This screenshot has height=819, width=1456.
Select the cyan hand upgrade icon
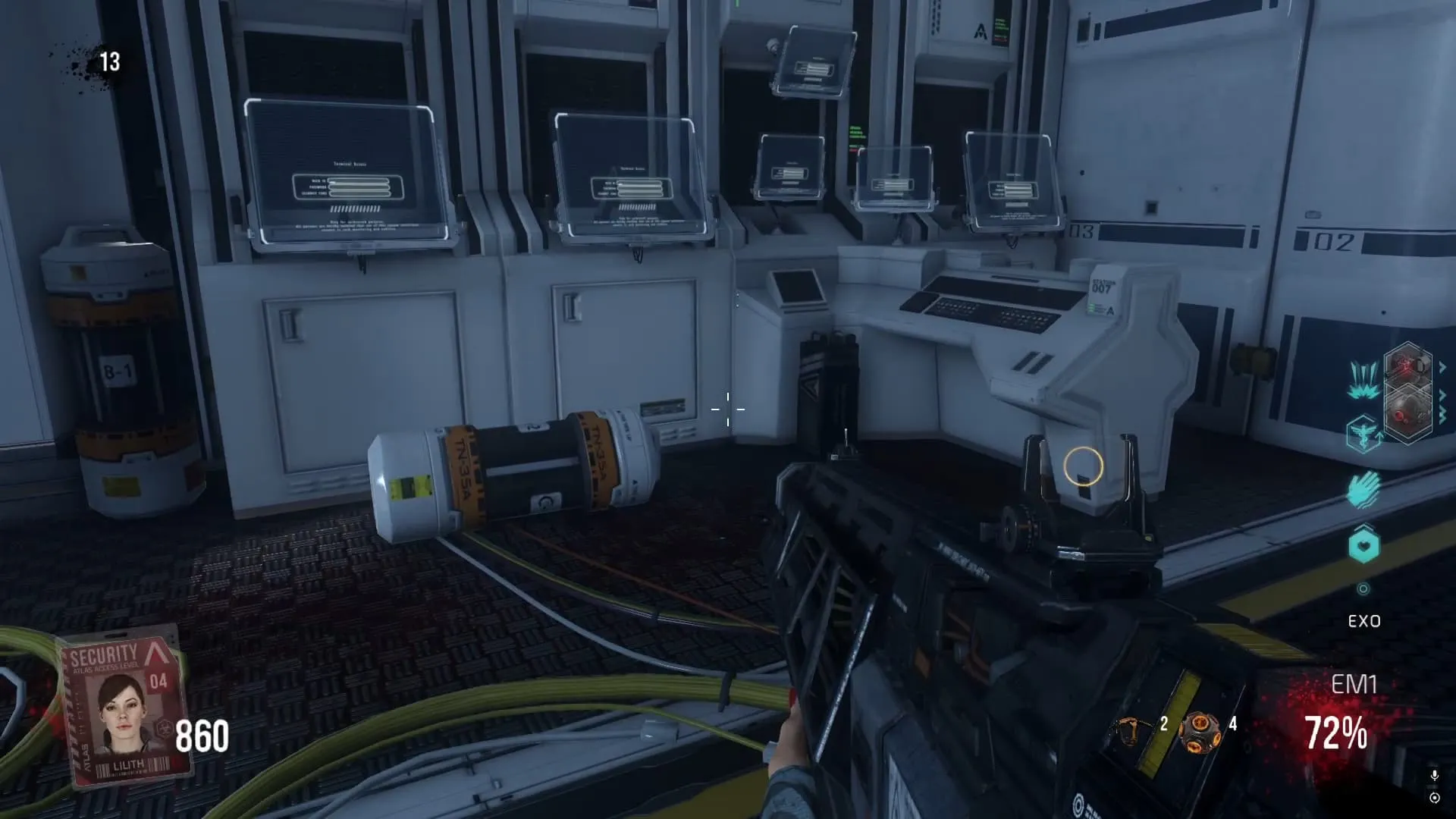(x=1364, y=489)
